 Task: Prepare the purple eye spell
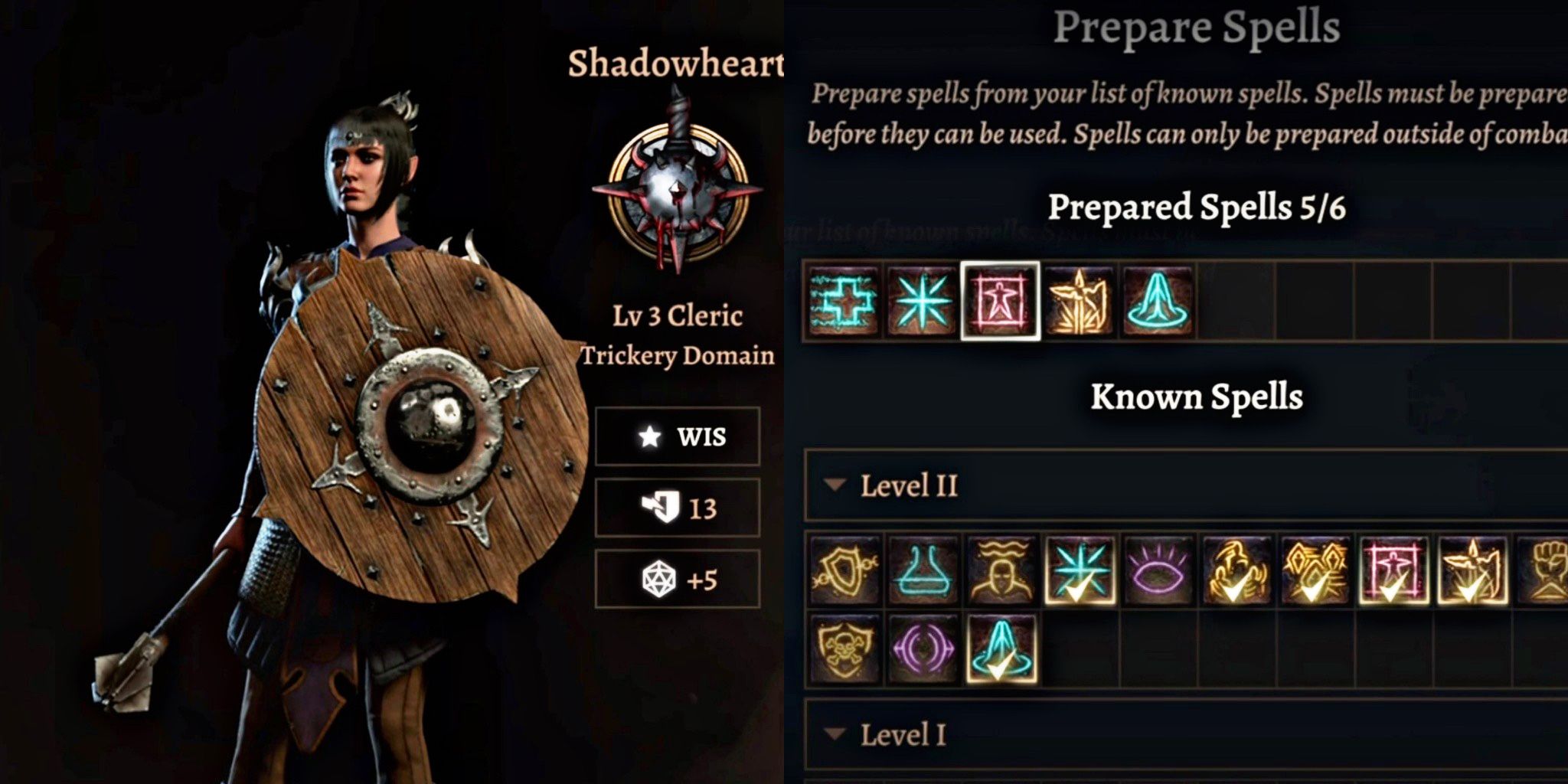click(1158, 570)
